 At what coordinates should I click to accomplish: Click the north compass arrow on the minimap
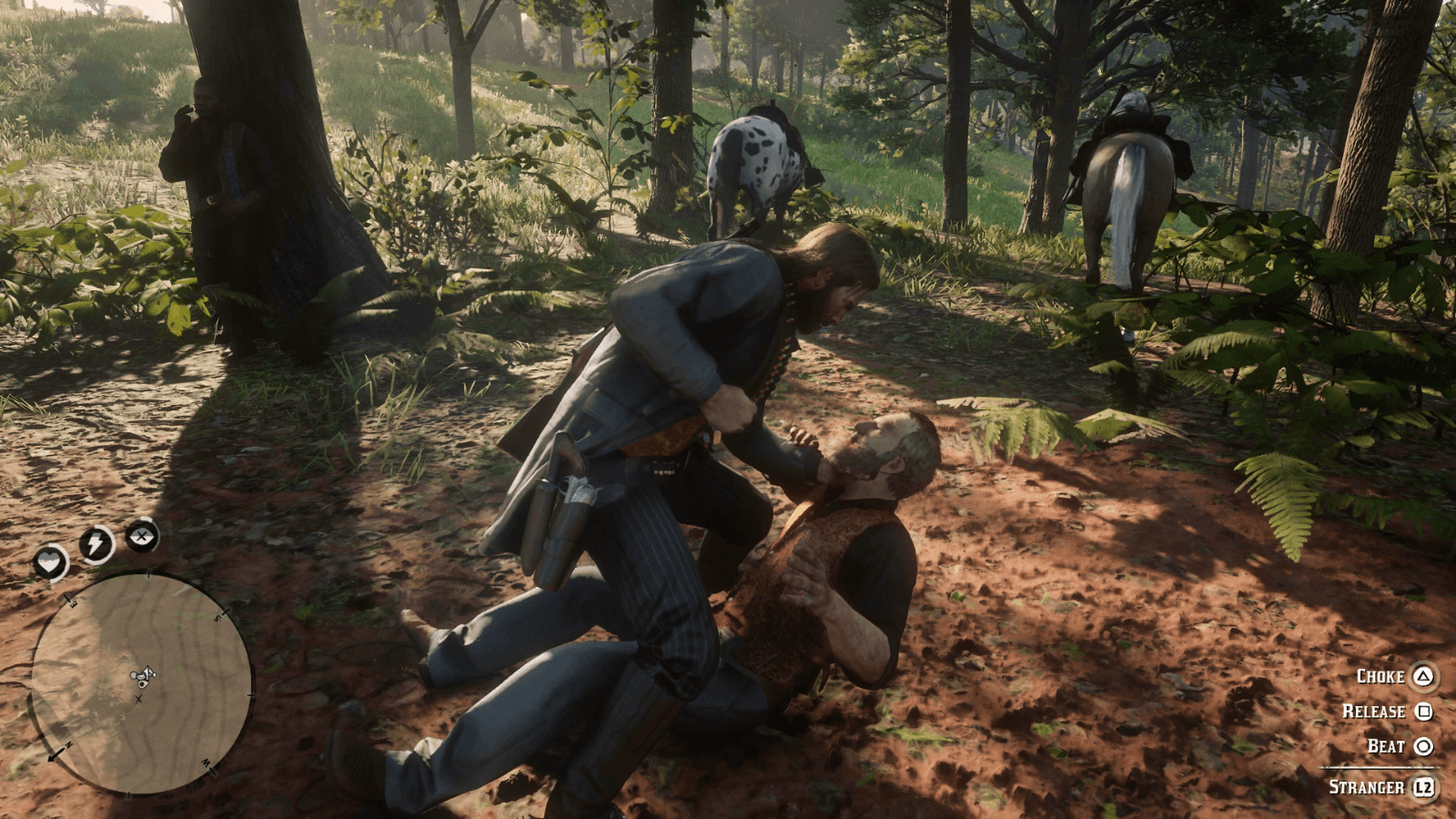tap(58, 753)
